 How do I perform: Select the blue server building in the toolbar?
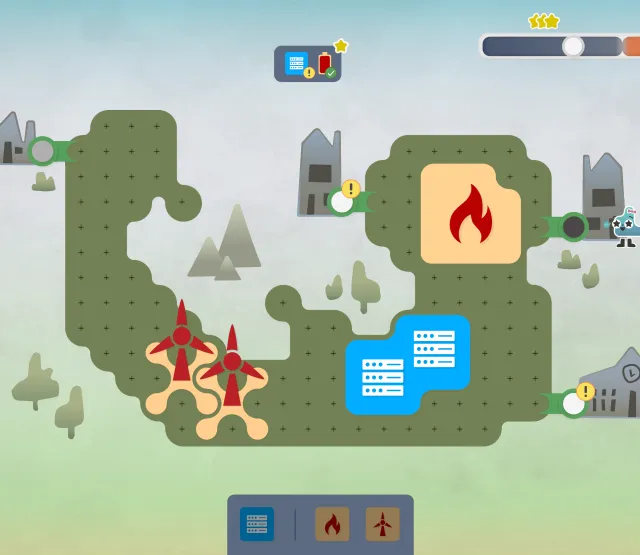click(x=257, y=524)
